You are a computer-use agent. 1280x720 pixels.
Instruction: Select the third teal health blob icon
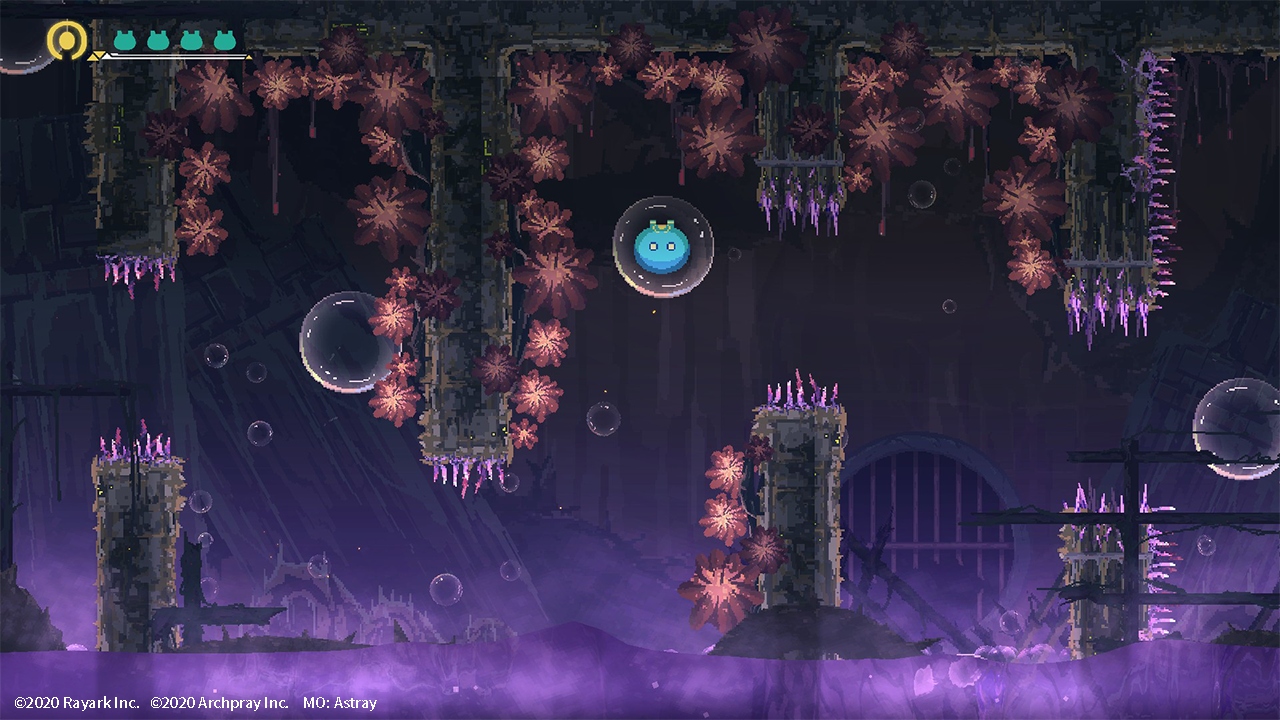(x=192, y=41)
